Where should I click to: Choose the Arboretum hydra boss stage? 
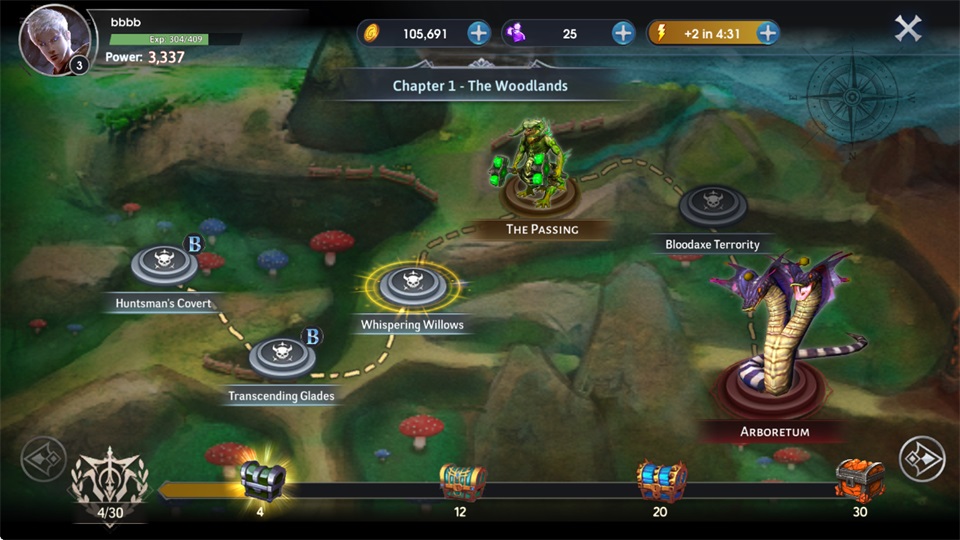(x=775, y=350)
